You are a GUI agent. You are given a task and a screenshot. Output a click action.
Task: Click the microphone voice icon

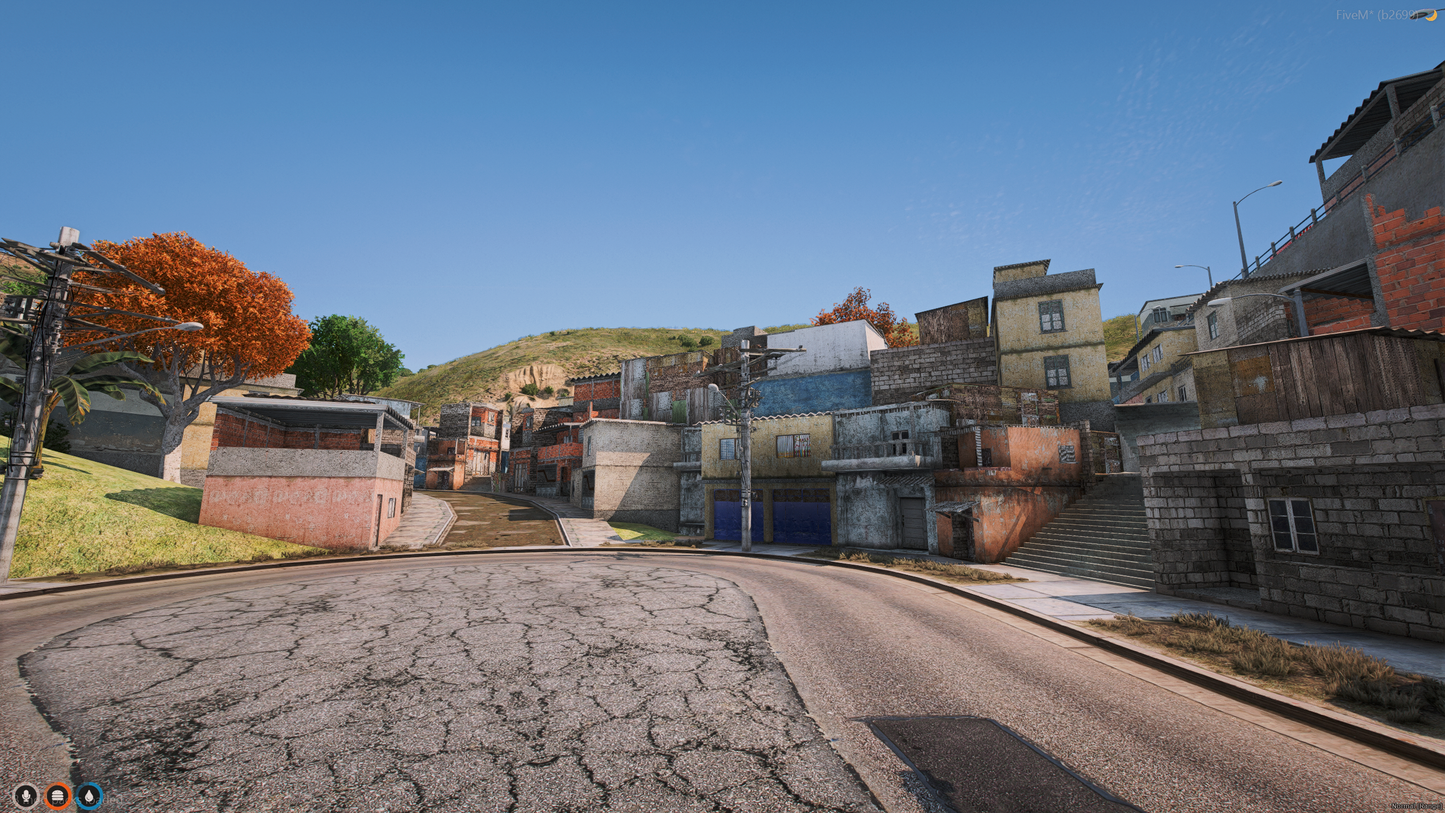(x=26, y=795)
